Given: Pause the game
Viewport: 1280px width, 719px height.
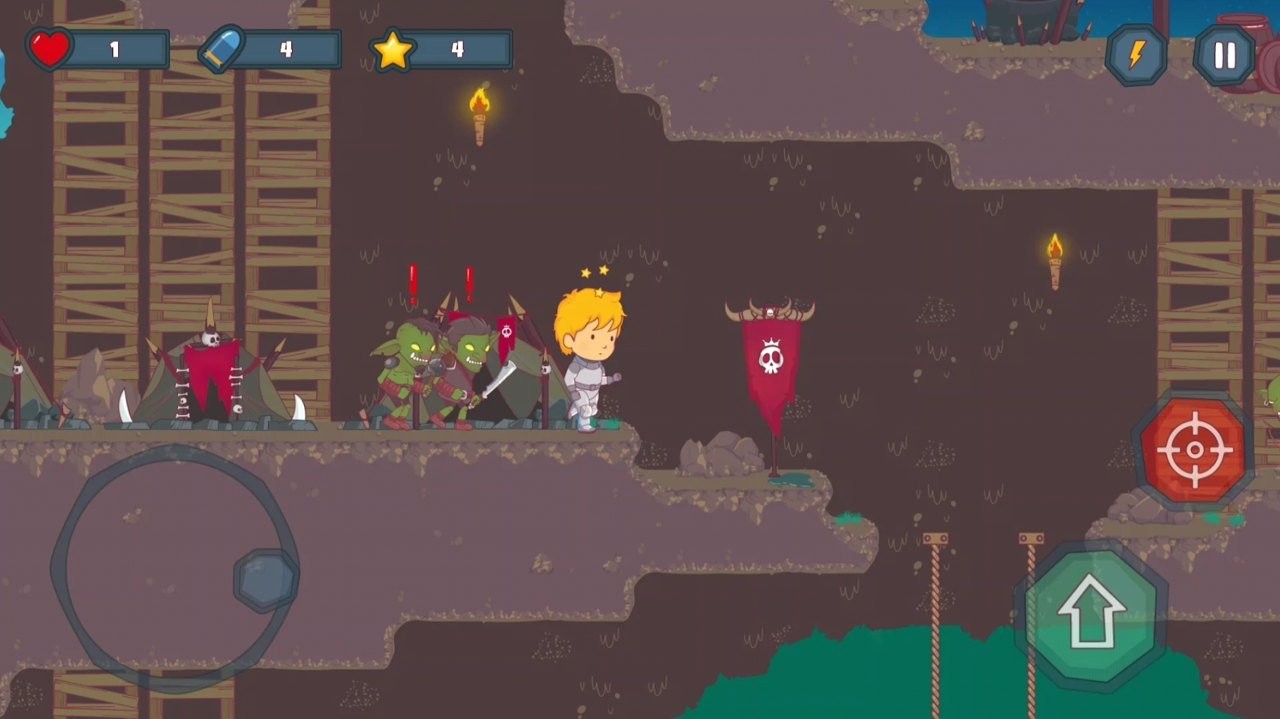Looking at the screenshot, I should (x=1224, y=56).
